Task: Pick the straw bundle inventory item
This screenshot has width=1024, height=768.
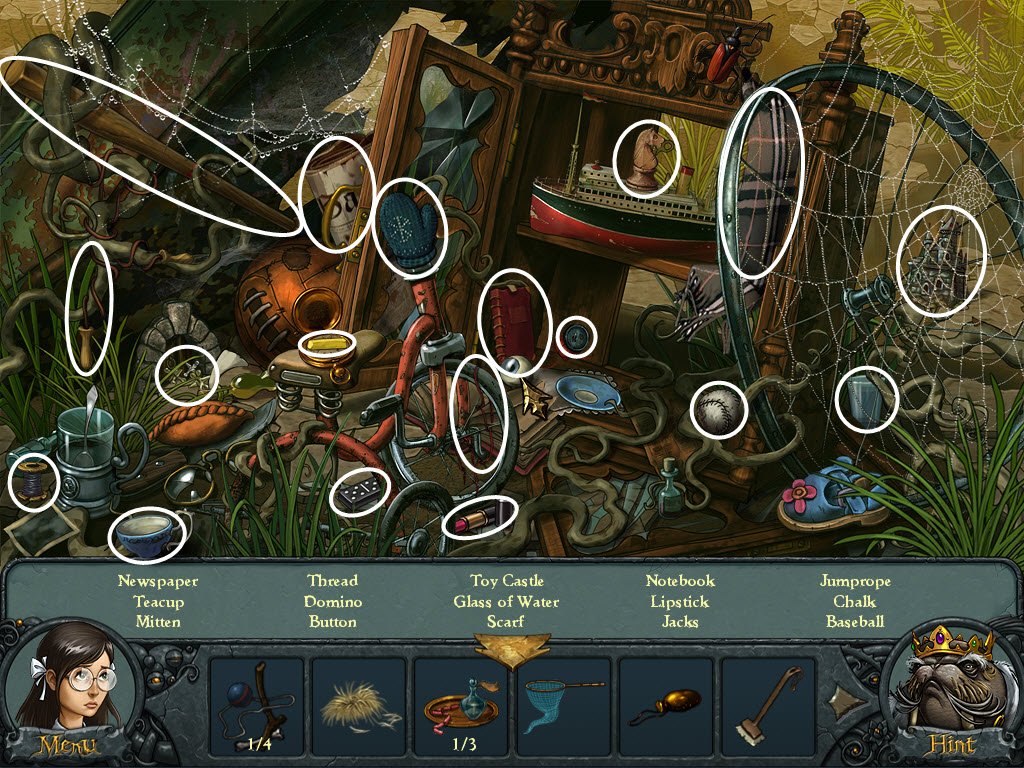Action: (360, 705)
